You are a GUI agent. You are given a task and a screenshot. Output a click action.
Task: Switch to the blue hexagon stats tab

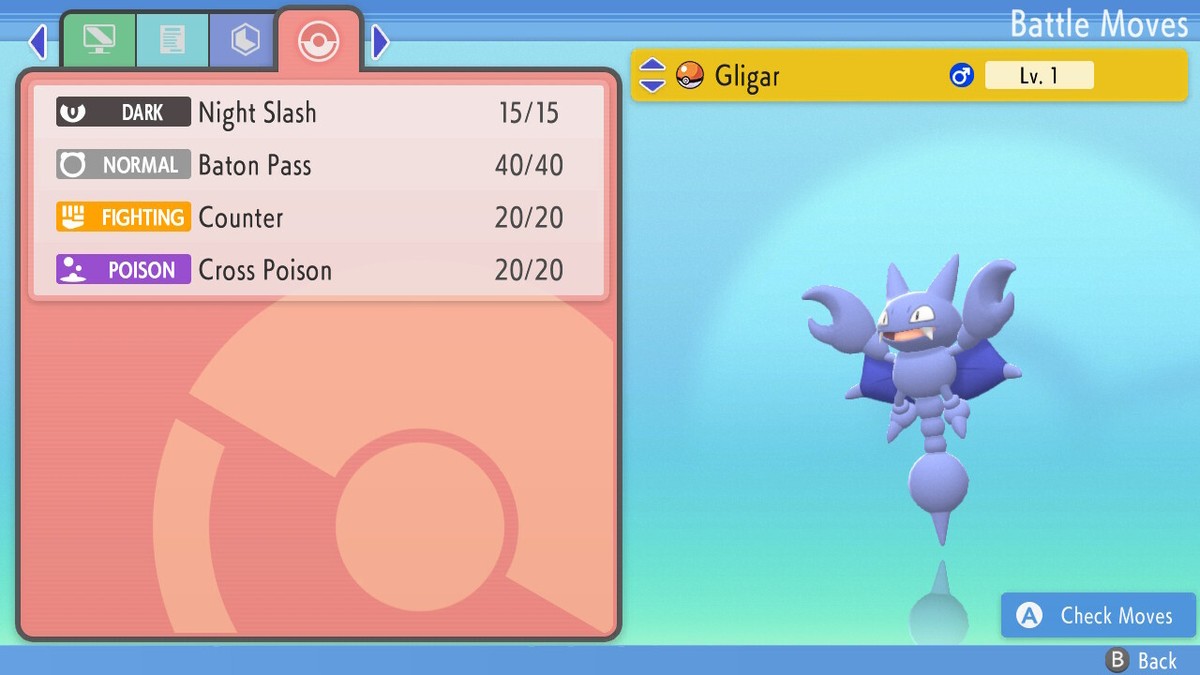pos(244,41)
